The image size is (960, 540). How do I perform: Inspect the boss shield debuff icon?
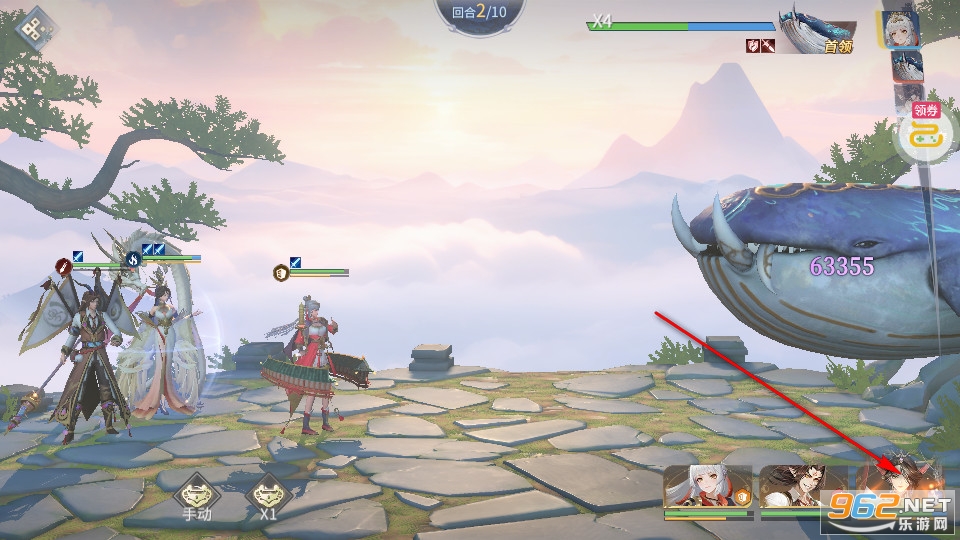[753, 46]
